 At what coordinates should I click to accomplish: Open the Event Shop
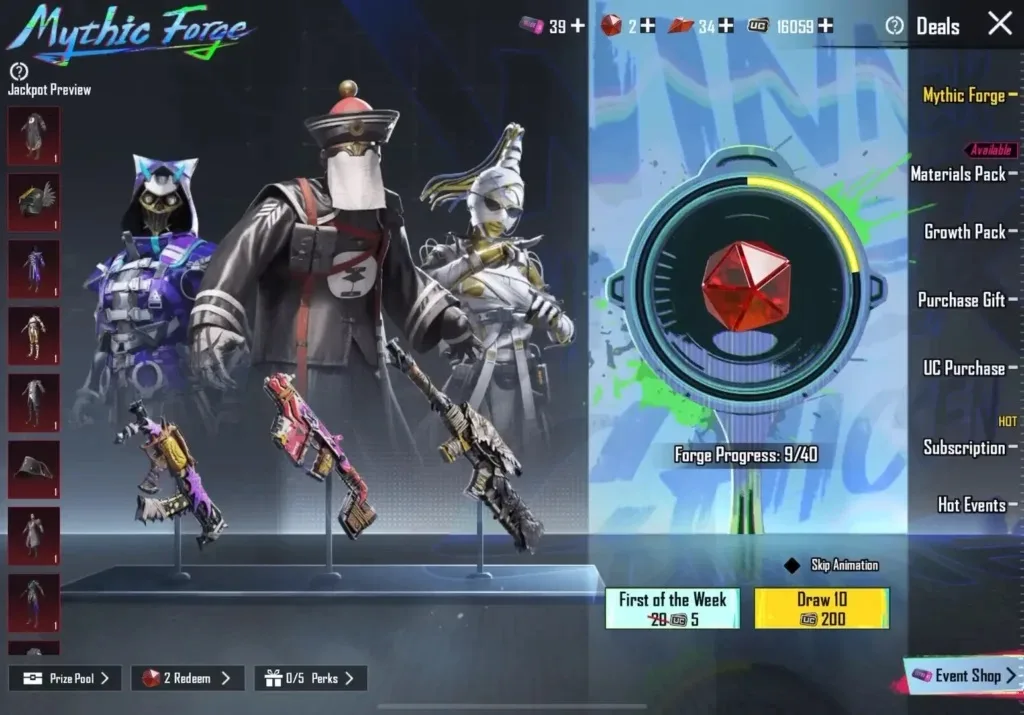[963, 676]
